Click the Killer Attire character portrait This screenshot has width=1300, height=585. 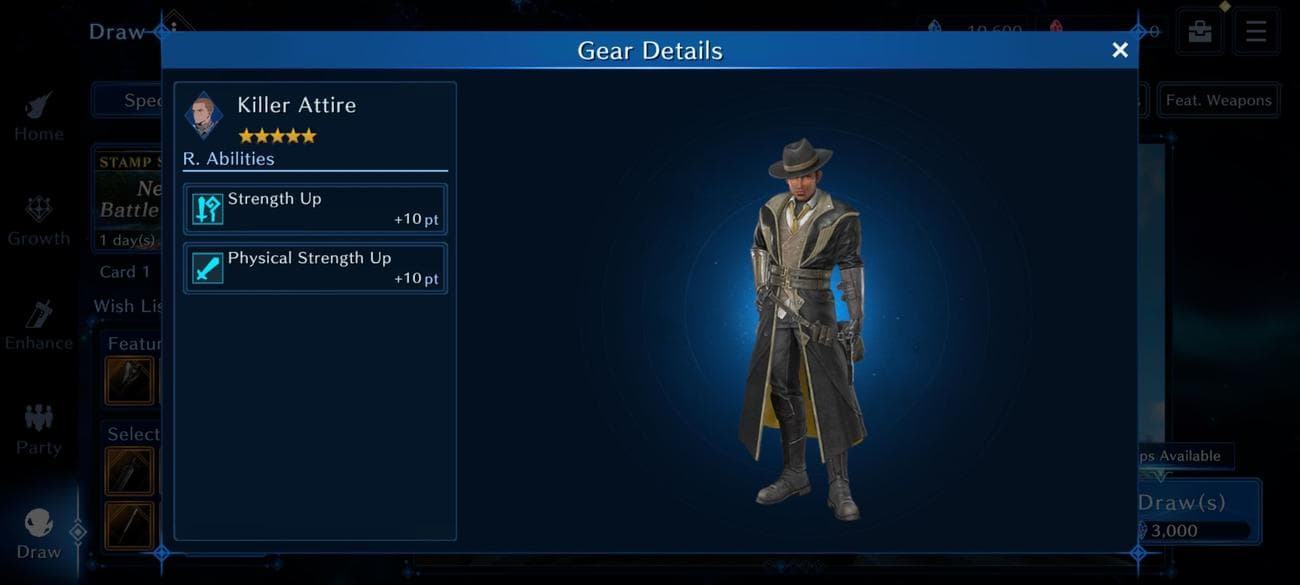click(x=203, y=116)
